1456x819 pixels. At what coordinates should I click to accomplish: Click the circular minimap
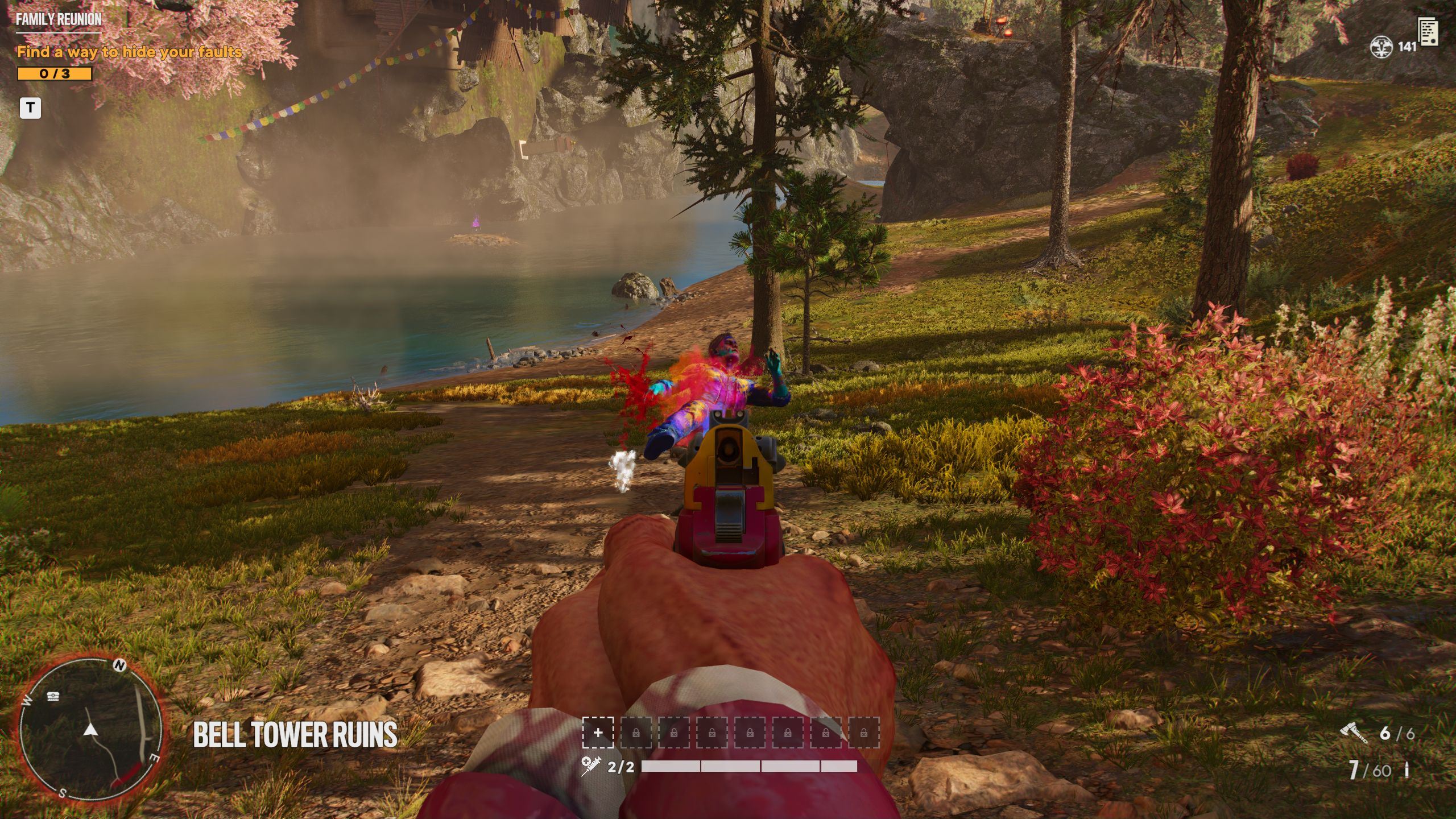(x=91, y=729)
